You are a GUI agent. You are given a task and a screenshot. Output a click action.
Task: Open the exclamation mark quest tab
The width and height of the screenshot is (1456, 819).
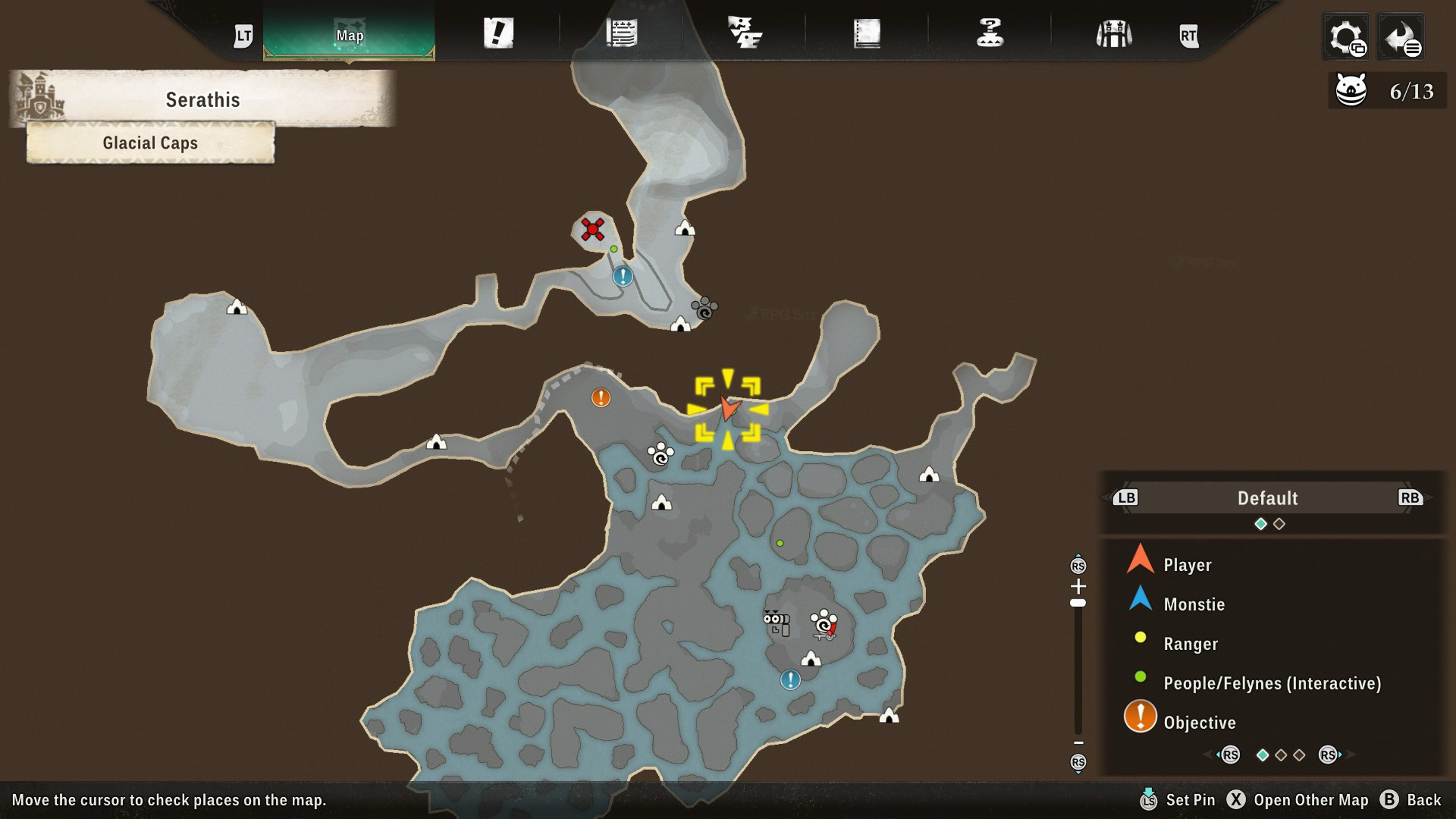[x=498, y=33]
